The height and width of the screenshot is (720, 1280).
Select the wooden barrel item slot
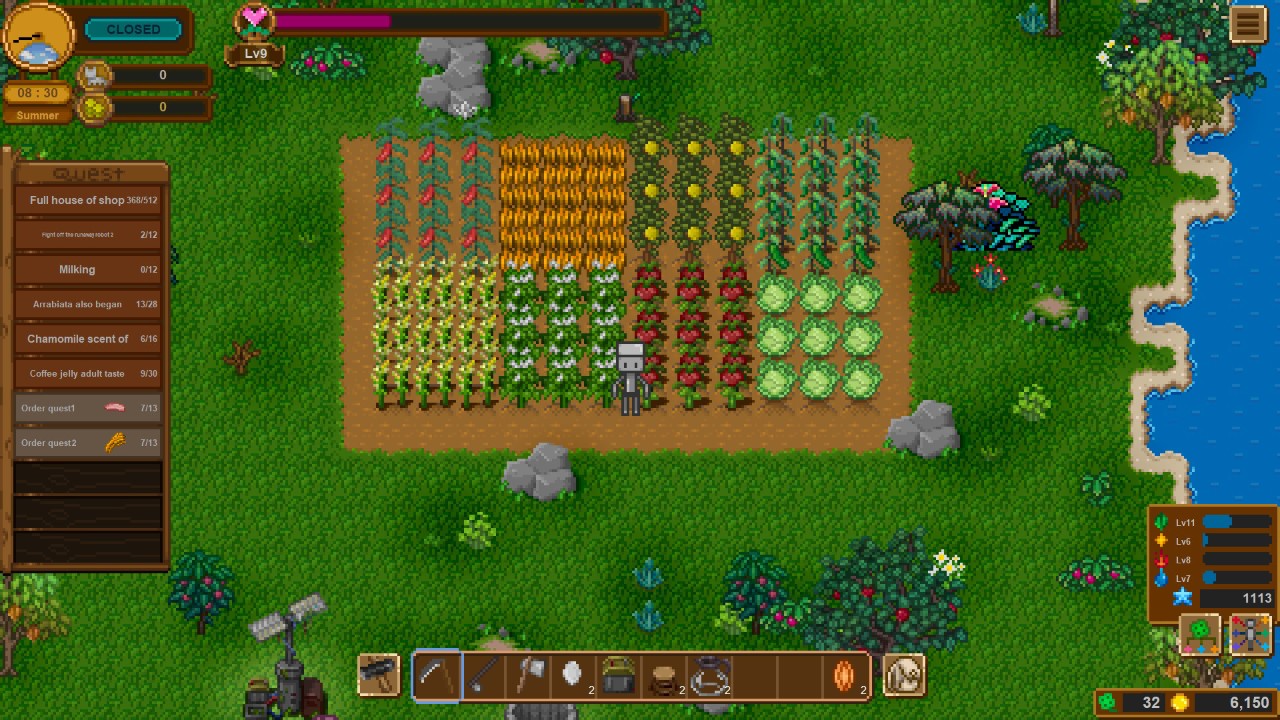664,678
